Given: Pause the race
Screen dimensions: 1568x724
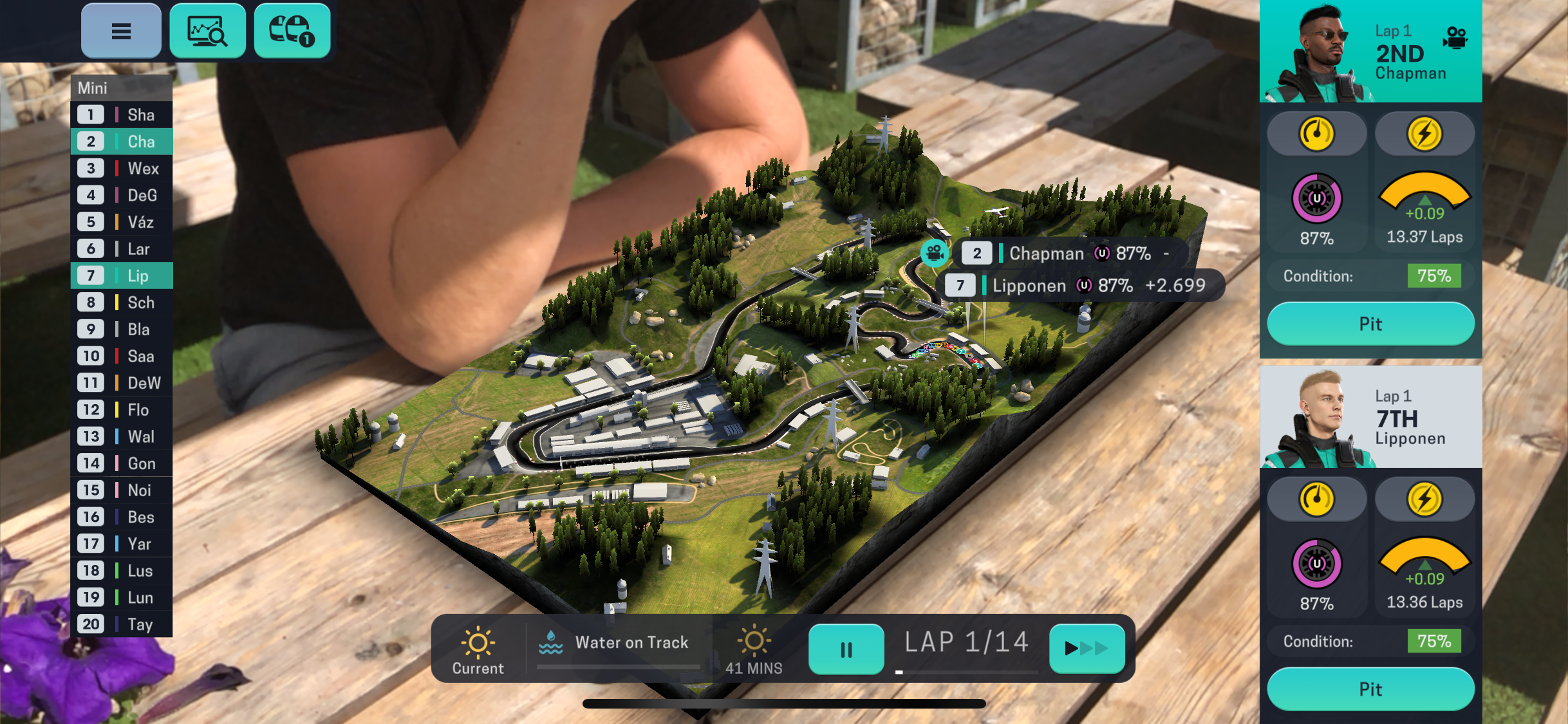Looking at the screenshot, I should click(x=846, y=649).
